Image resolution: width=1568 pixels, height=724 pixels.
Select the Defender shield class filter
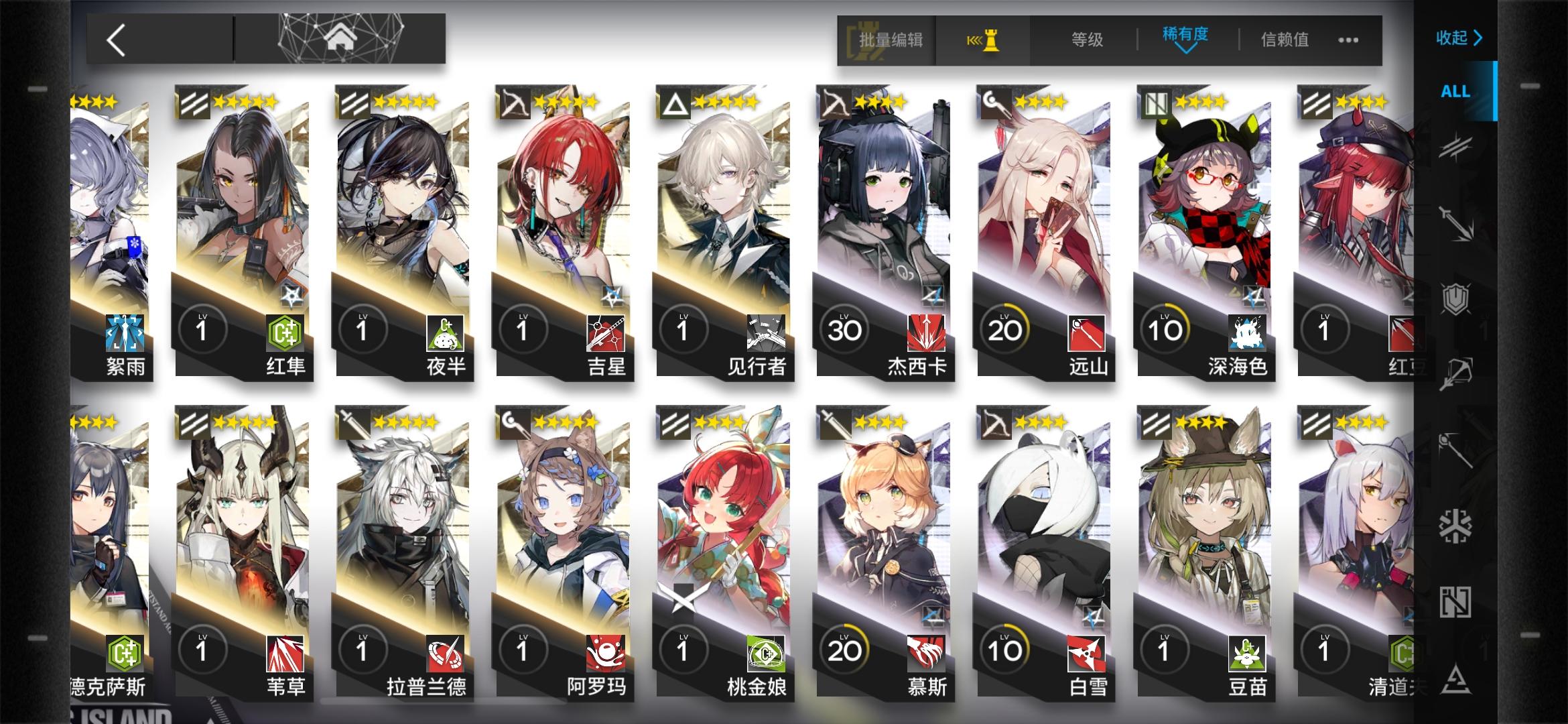1455,298
